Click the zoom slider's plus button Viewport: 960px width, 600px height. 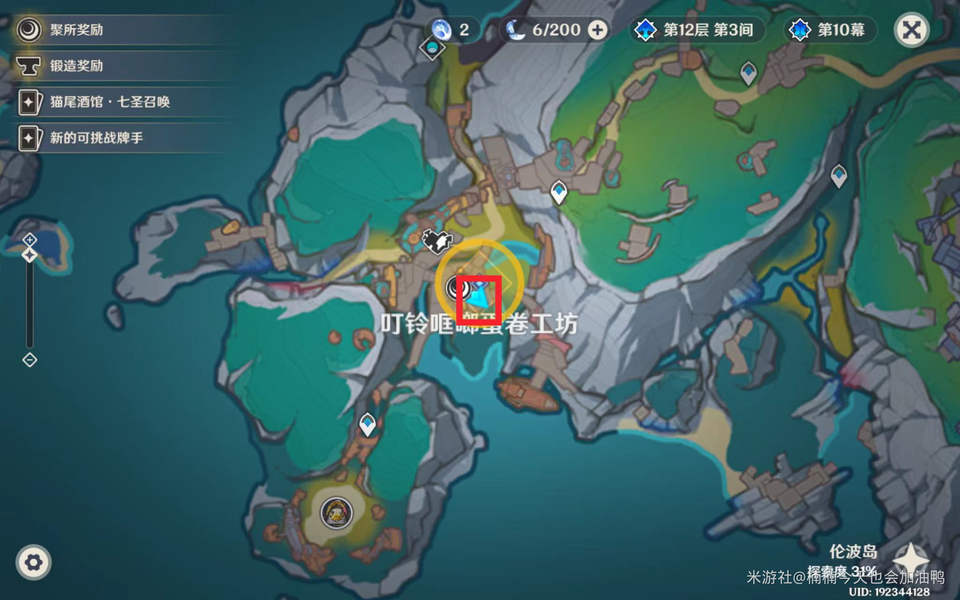(x=30, y=240)
